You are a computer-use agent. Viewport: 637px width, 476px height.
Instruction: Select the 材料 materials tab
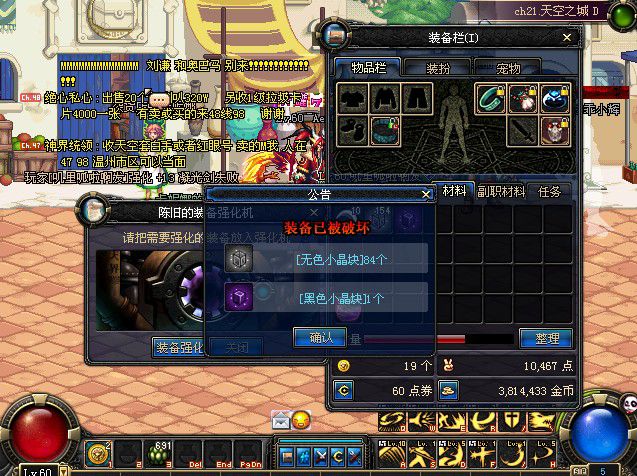[x=453, y=191]
